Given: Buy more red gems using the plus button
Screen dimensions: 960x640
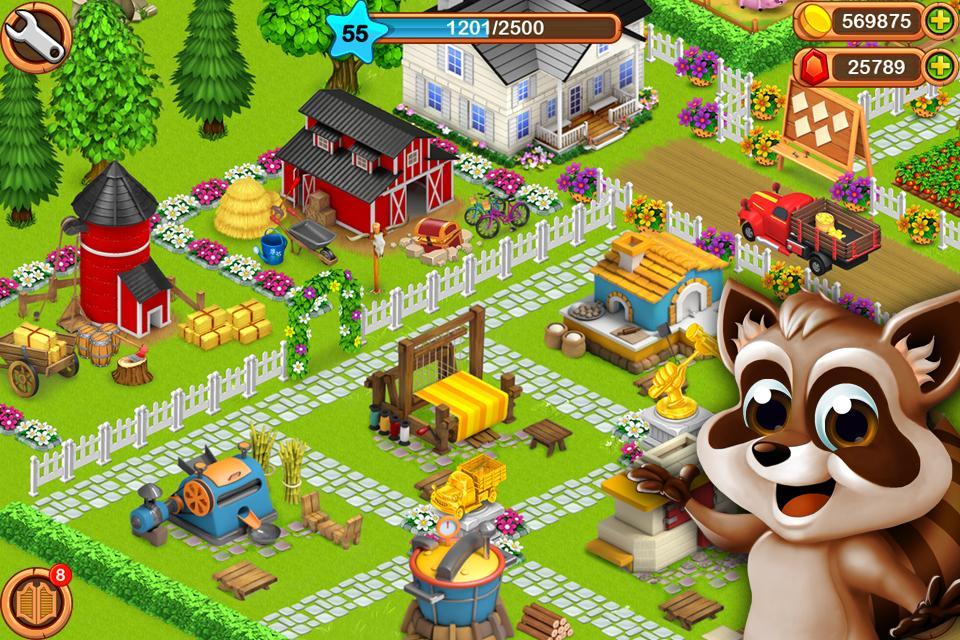Looking at the screenshot, I should 938,67.
